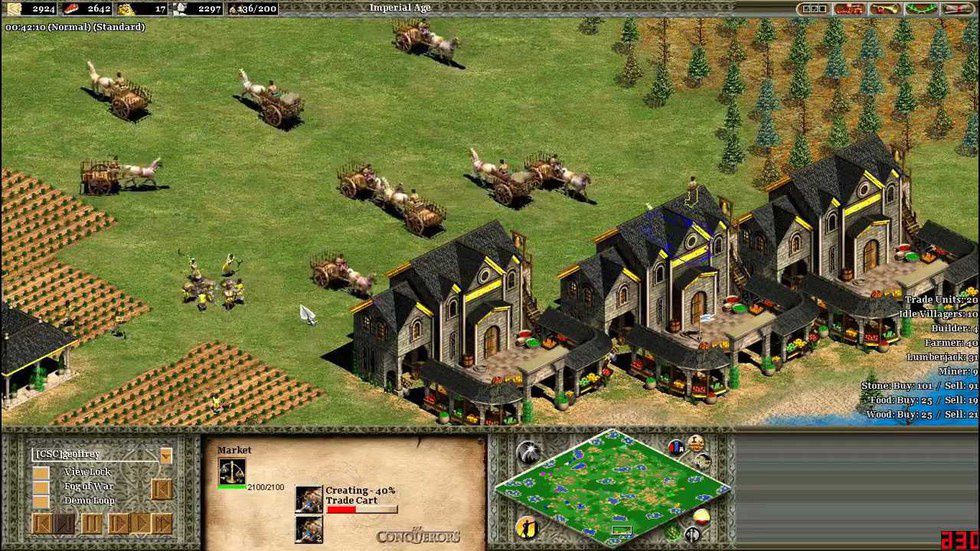Enable the Demo Loop checkbox

(41, 501)
